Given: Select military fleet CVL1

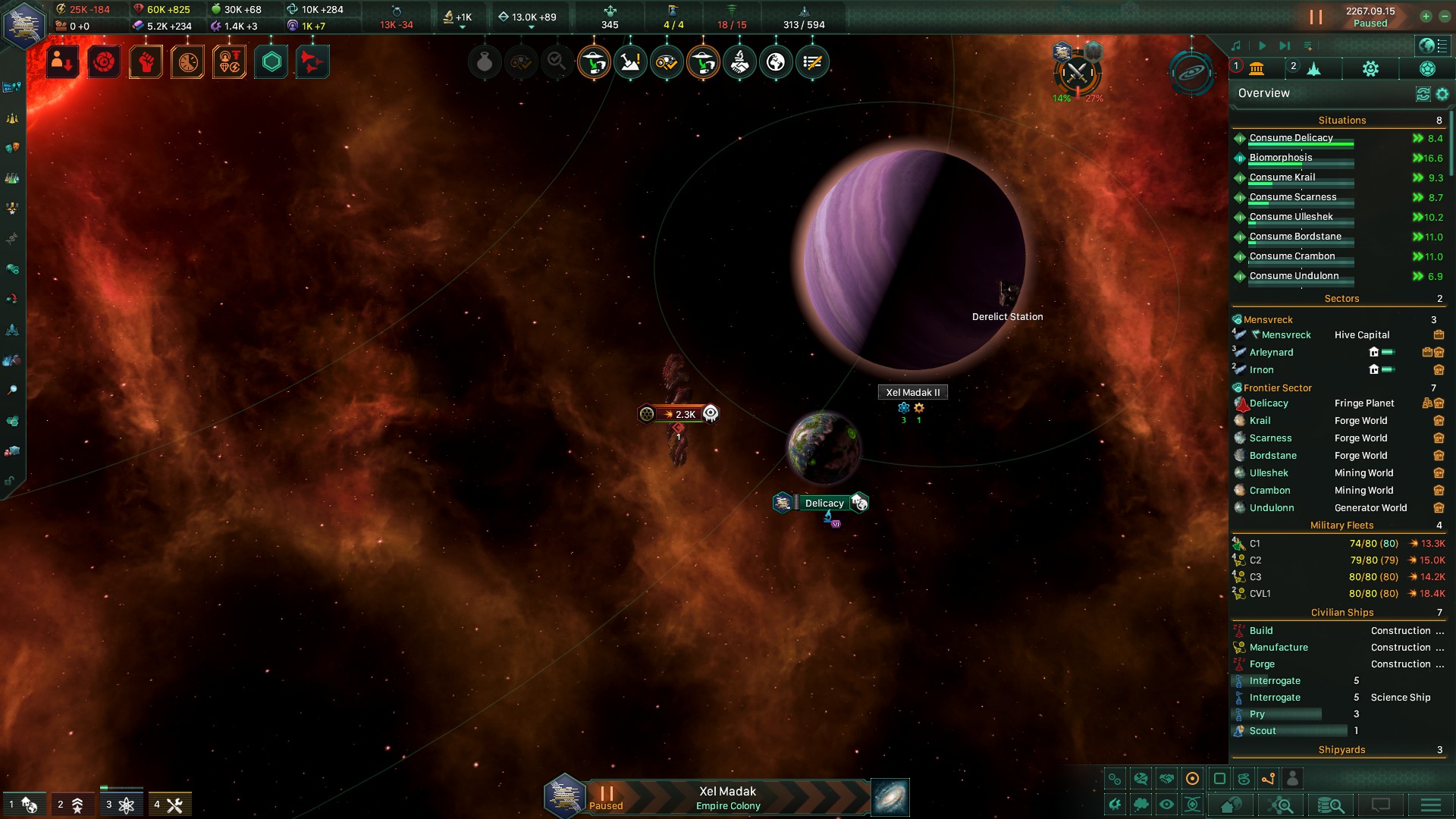Looking at the screenshot, I should point(1260,594).
